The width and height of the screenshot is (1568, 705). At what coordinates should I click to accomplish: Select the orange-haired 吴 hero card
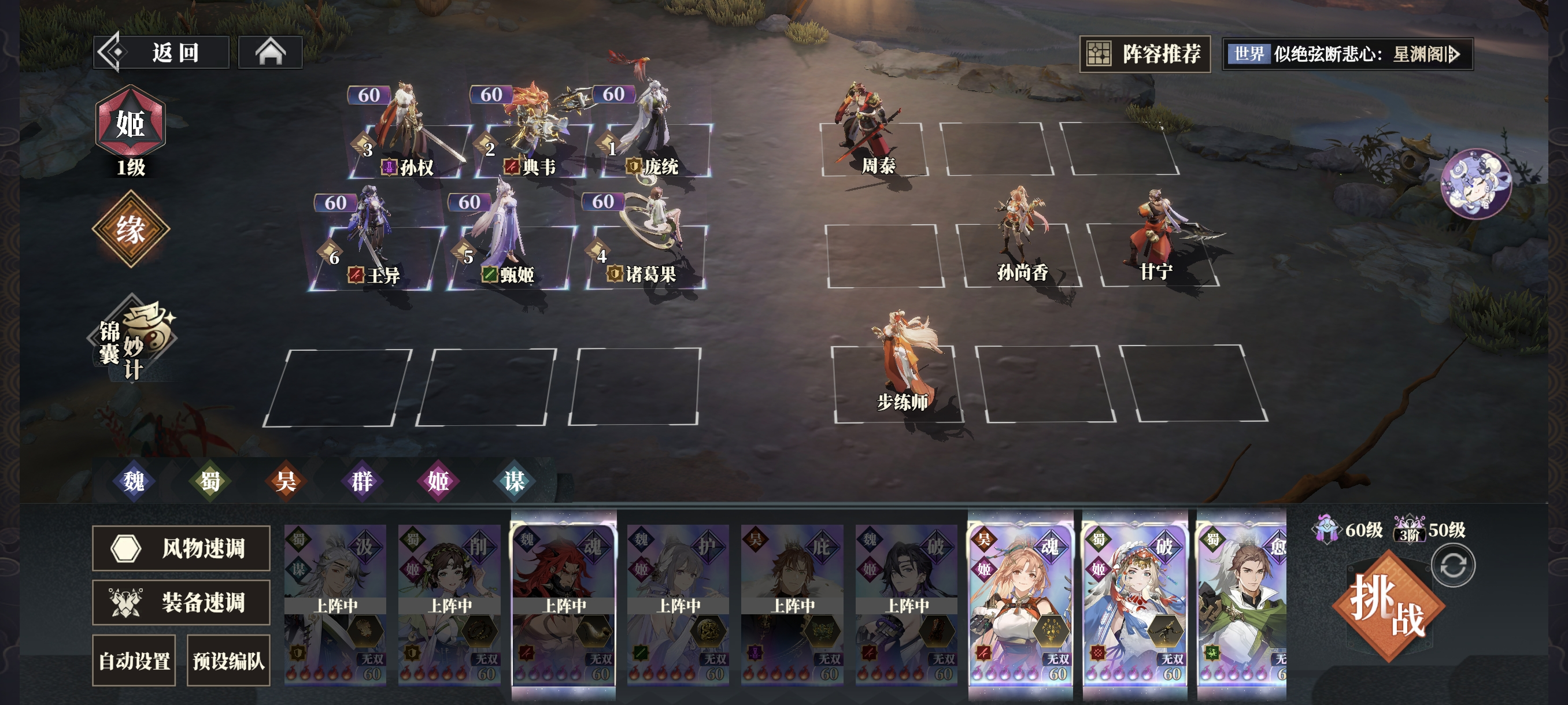point(1020,602)
